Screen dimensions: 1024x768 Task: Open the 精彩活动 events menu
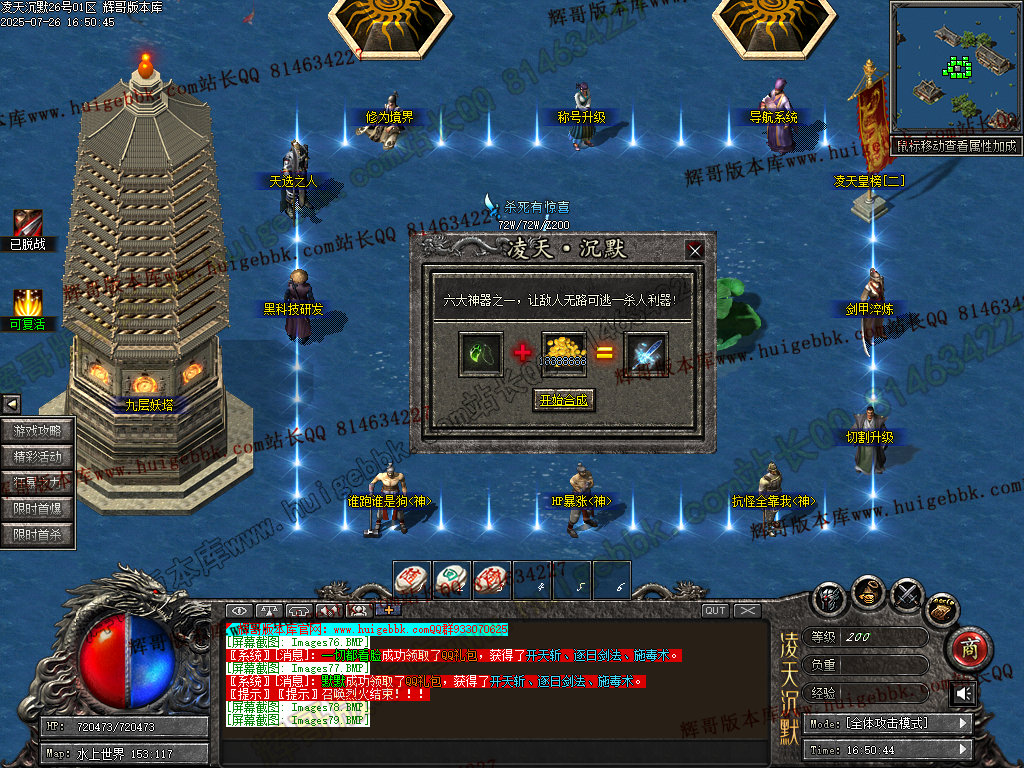[x=38, y=457]
